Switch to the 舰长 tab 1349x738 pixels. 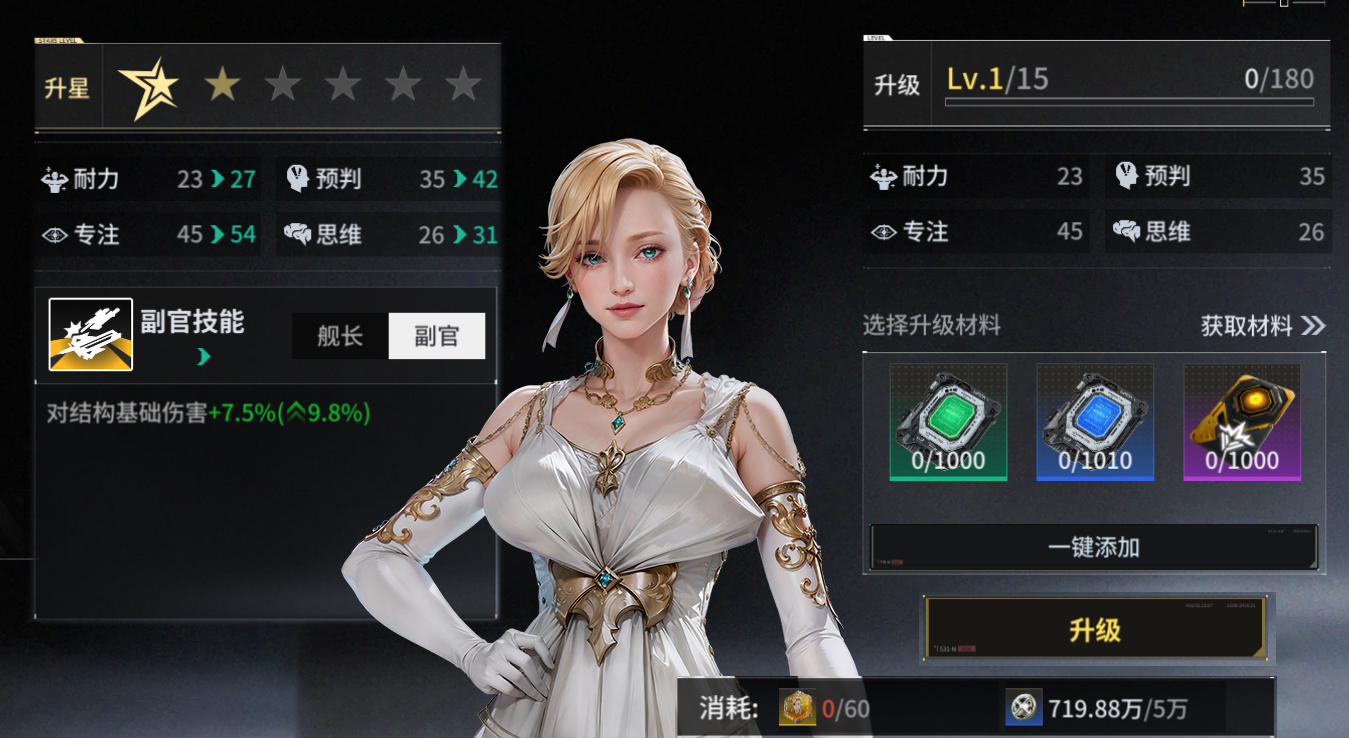(340, 336)
